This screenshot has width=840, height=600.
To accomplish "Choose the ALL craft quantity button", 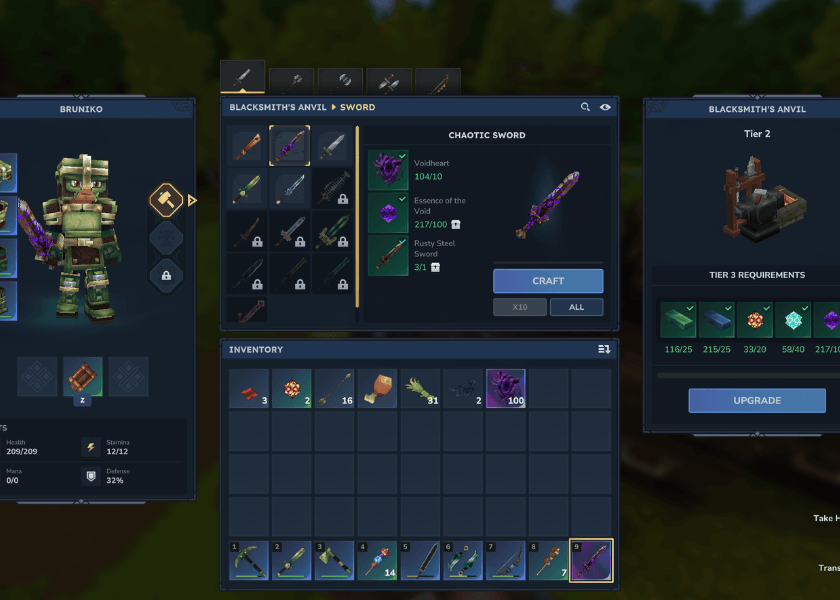I will pos(576,307).
